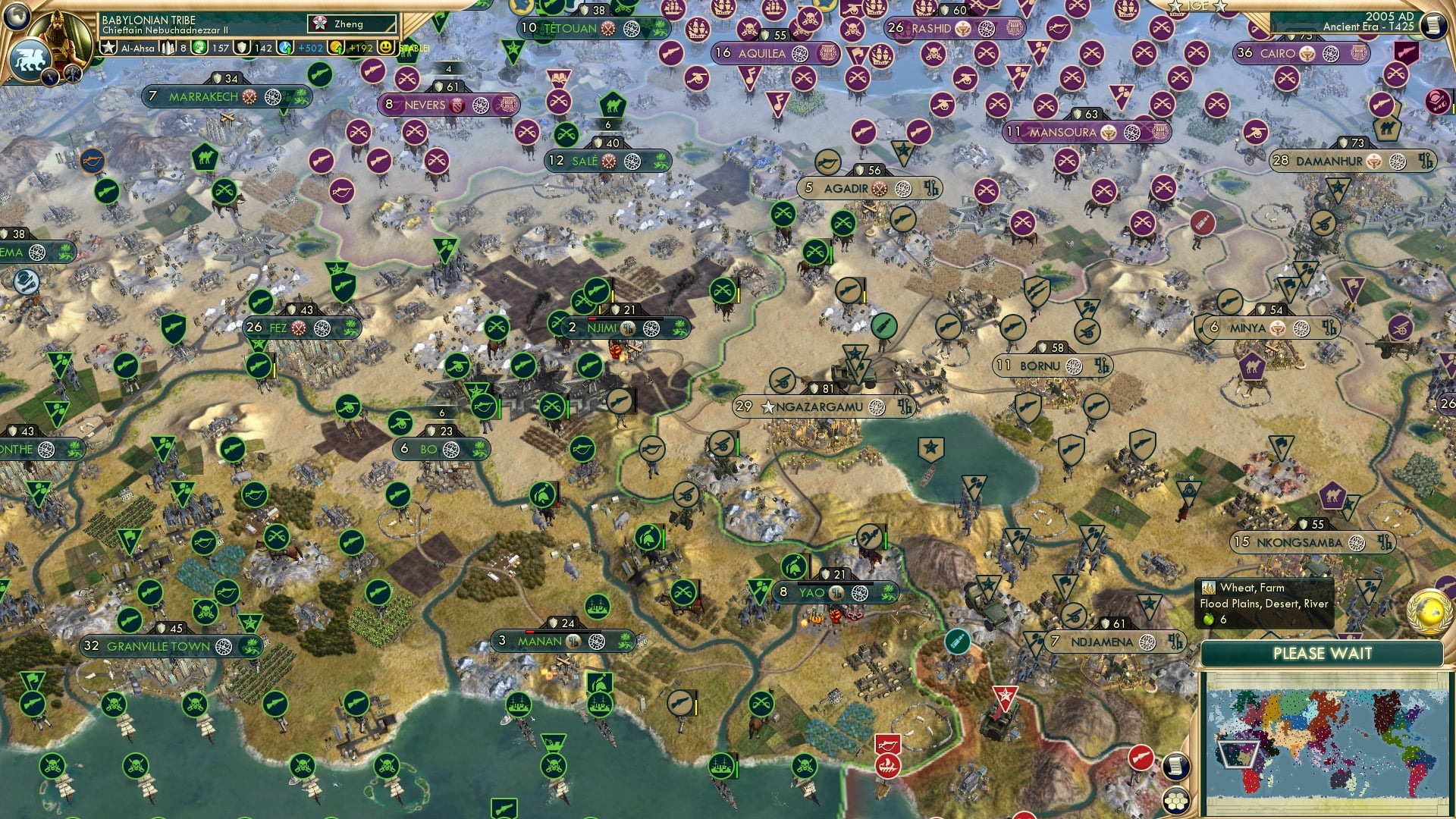Viewport: 1456px width, 819px height.
Task: Click the Zheng religion icon in top panel
Action: [320, 24]
